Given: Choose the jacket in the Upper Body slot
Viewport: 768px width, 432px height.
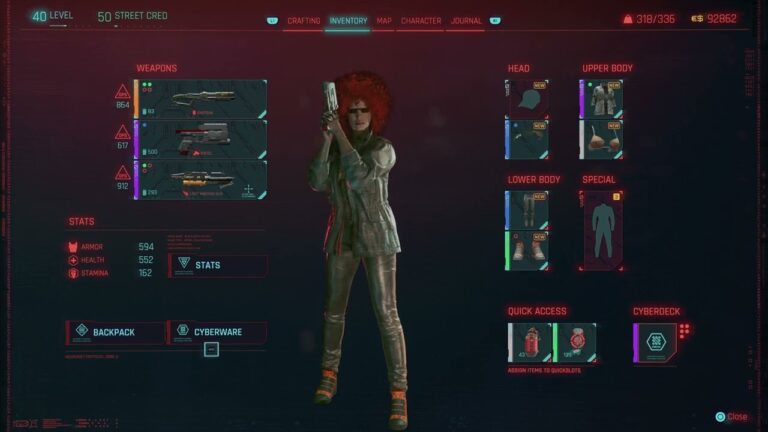Looking at the screenshot, I should (602, 99).
